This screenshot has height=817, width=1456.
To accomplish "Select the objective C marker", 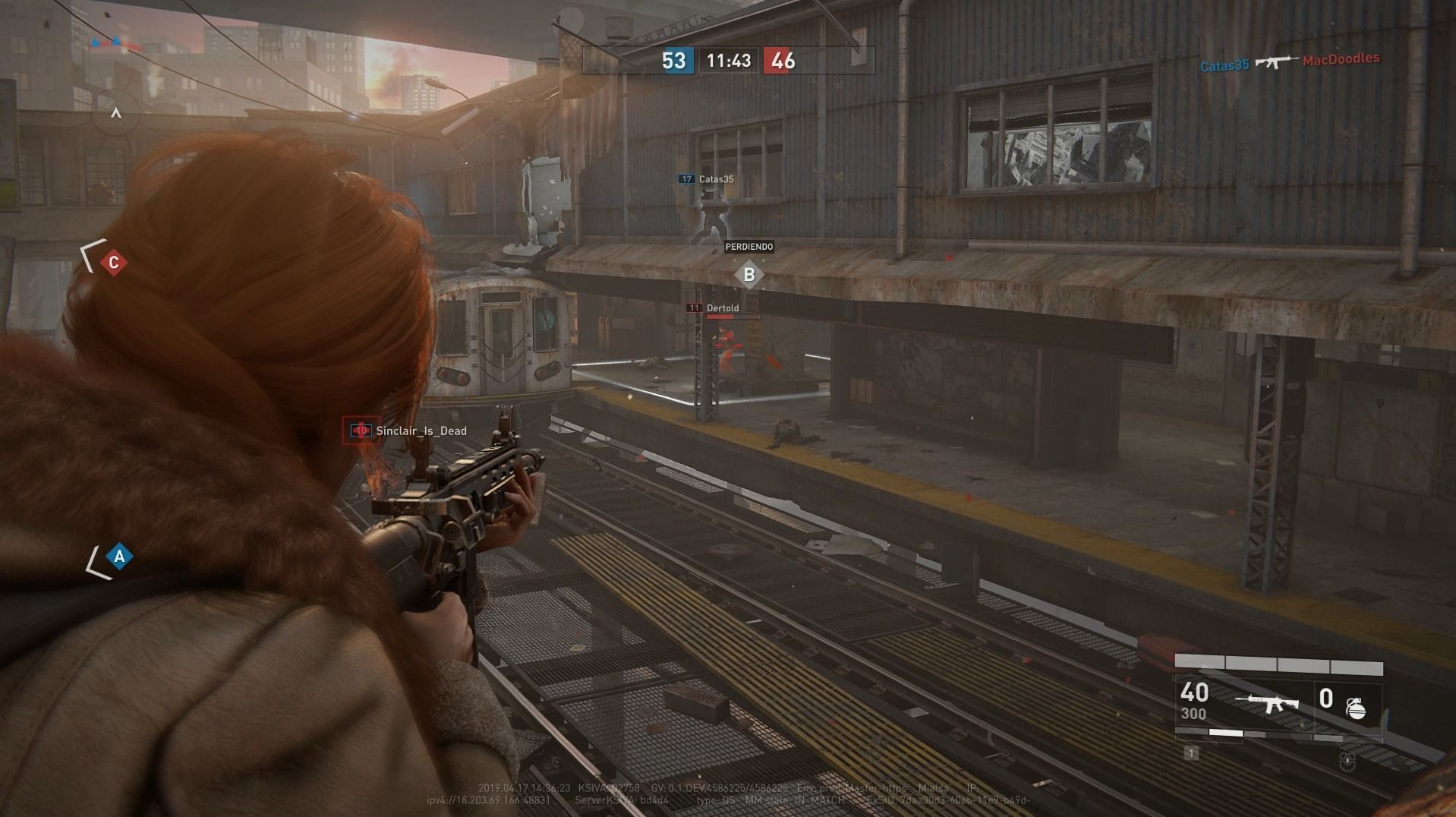I will (113, 263).
